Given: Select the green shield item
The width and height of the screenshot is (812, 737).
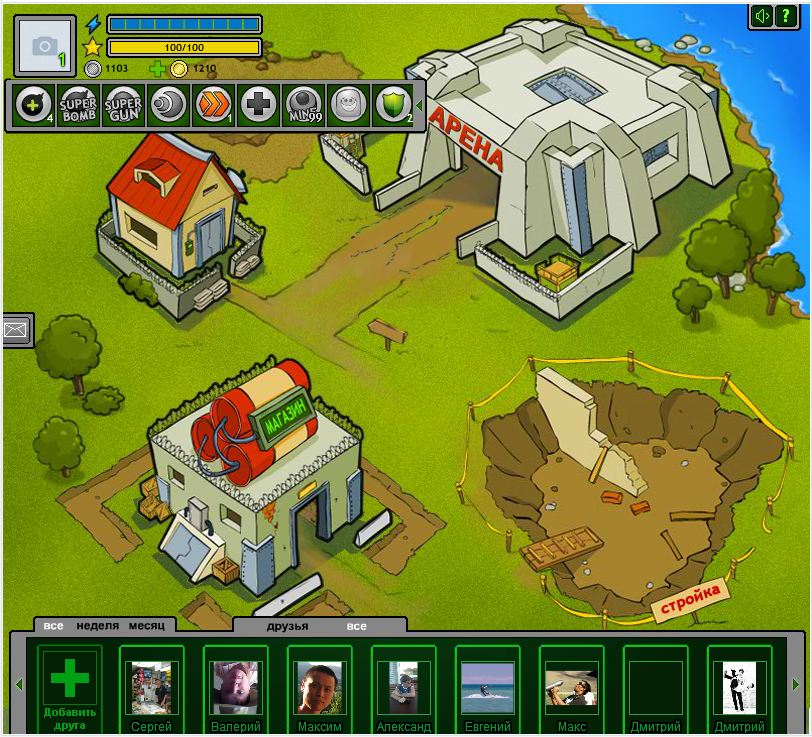Looking at the screenshot, I should pos(392,105).
